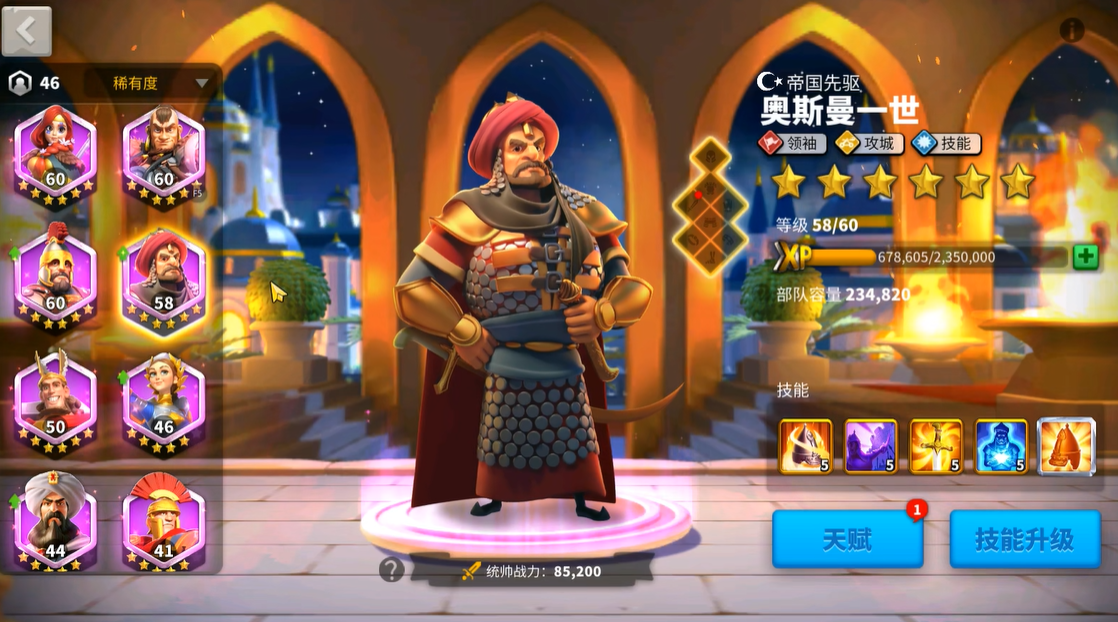Open the 稀有度 sorting dropdown
Viewport: 1118px width, 622px height.
(150, 83)
